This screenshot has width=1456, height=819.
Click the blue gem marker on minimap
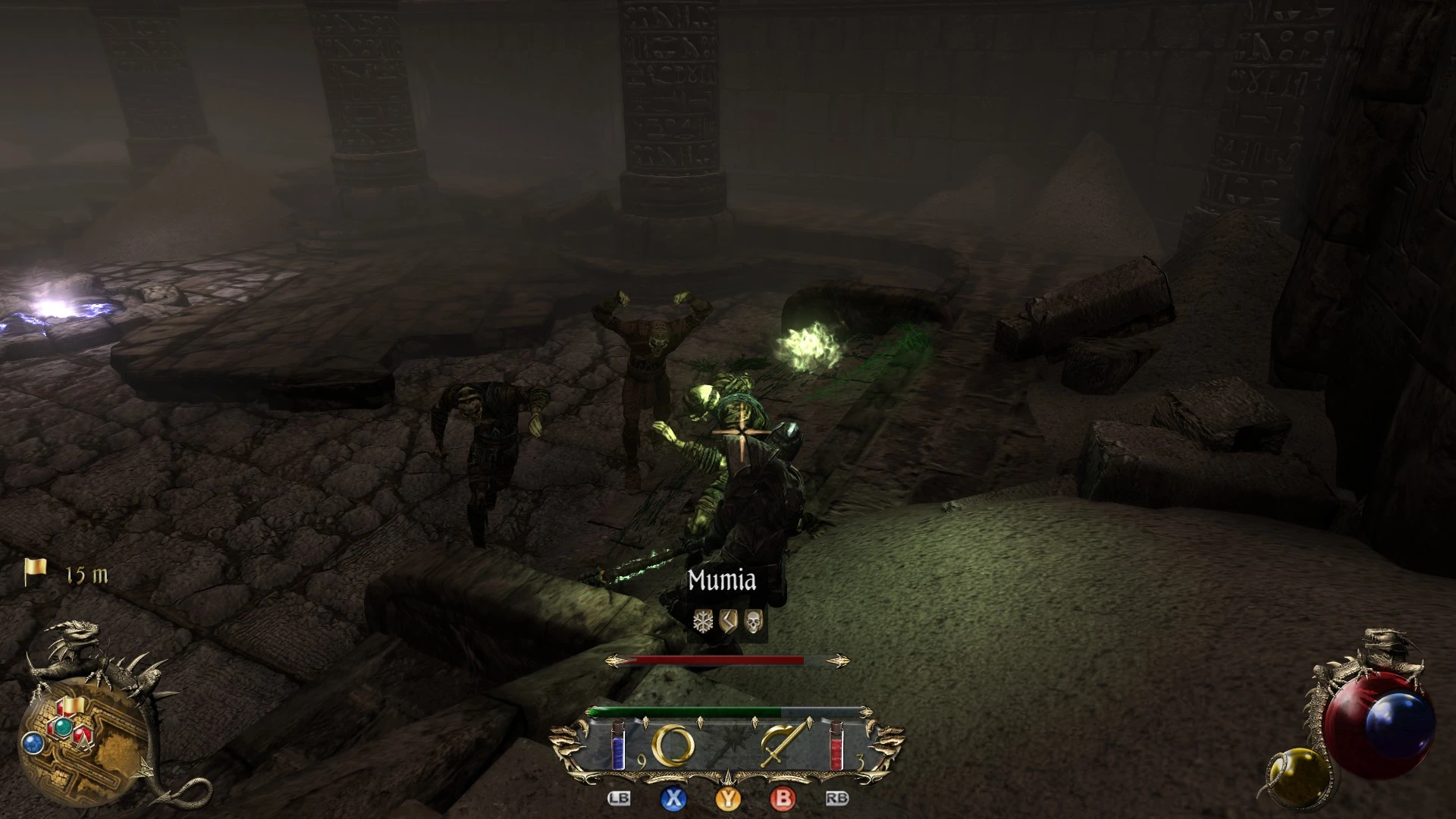(33, 743)
